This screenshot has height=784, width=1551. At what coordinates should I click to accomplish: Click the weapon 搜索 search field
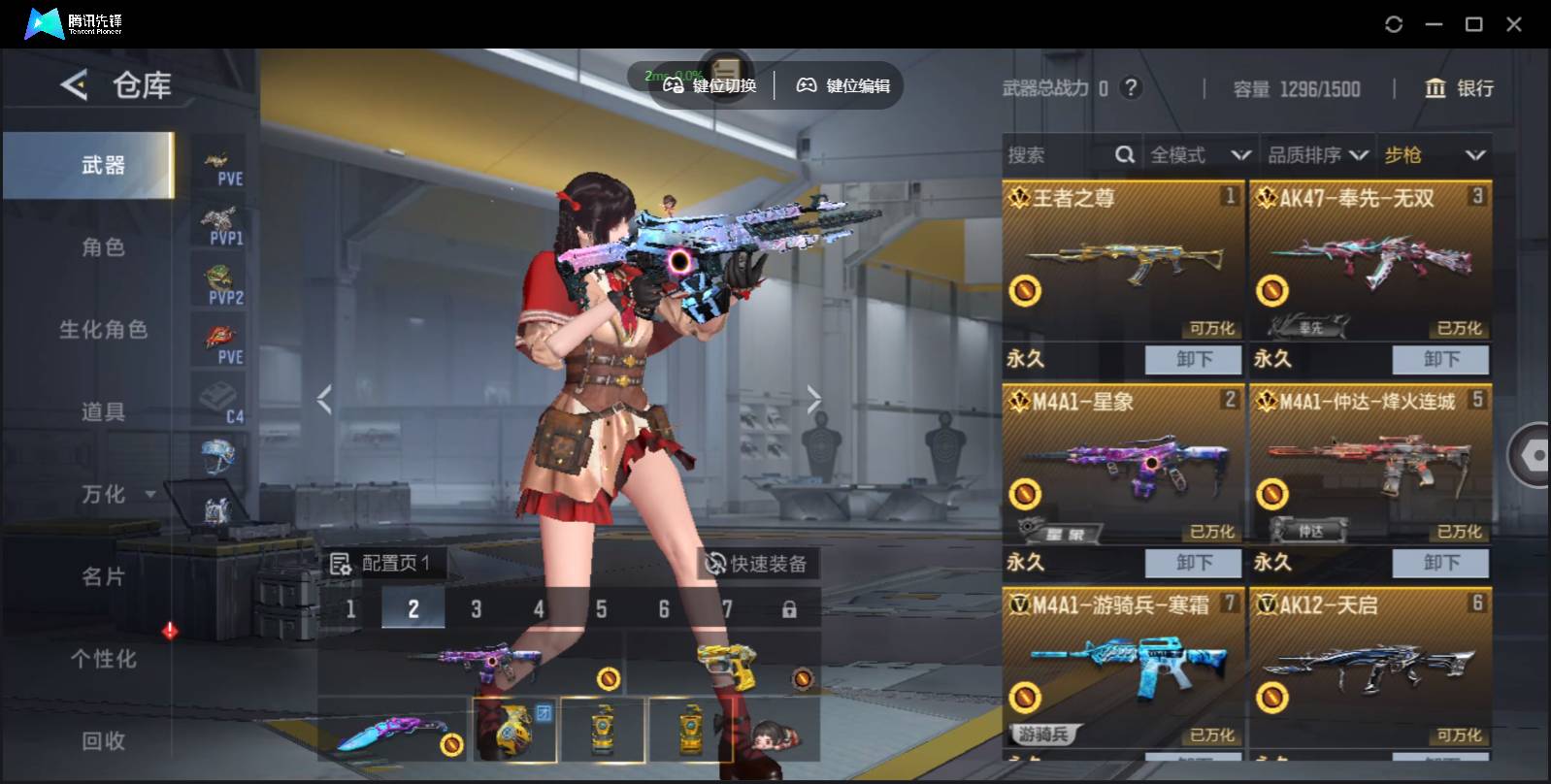[x=1058, y=155]
